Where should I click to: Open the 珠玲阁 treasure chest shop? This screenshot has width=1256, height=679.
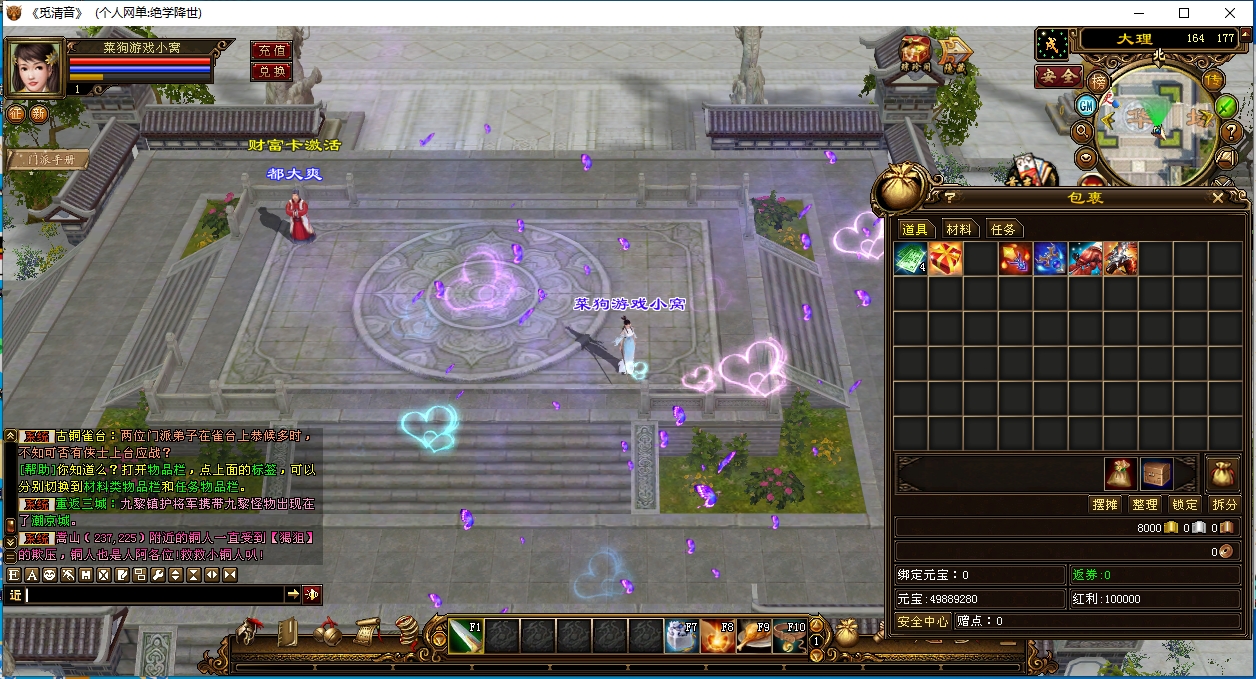pyautogui.click(x=914, y=54)
